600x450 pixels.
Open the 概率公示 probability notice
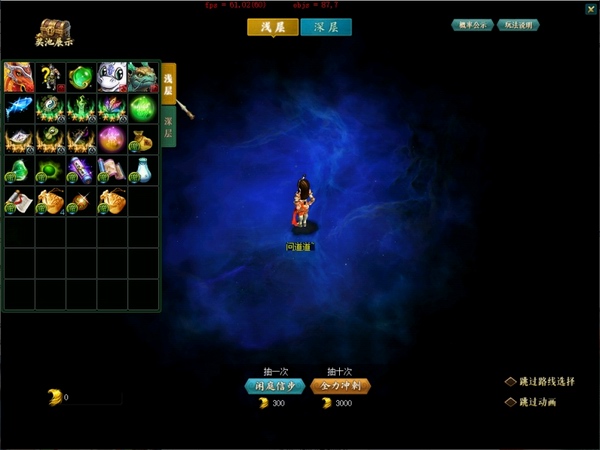pos(471,25)
